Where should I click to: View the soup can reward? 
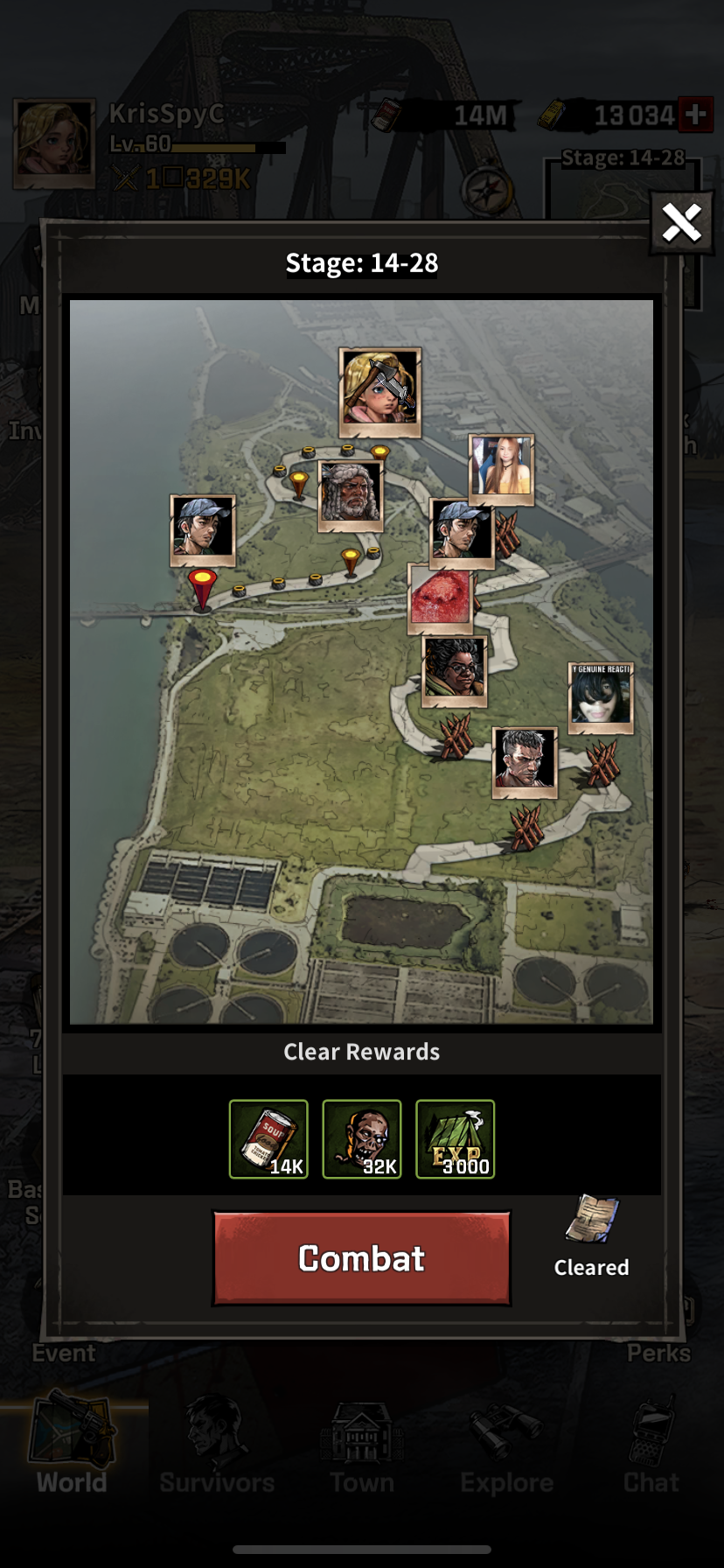pyautogui.click(x=268, y=1138)
